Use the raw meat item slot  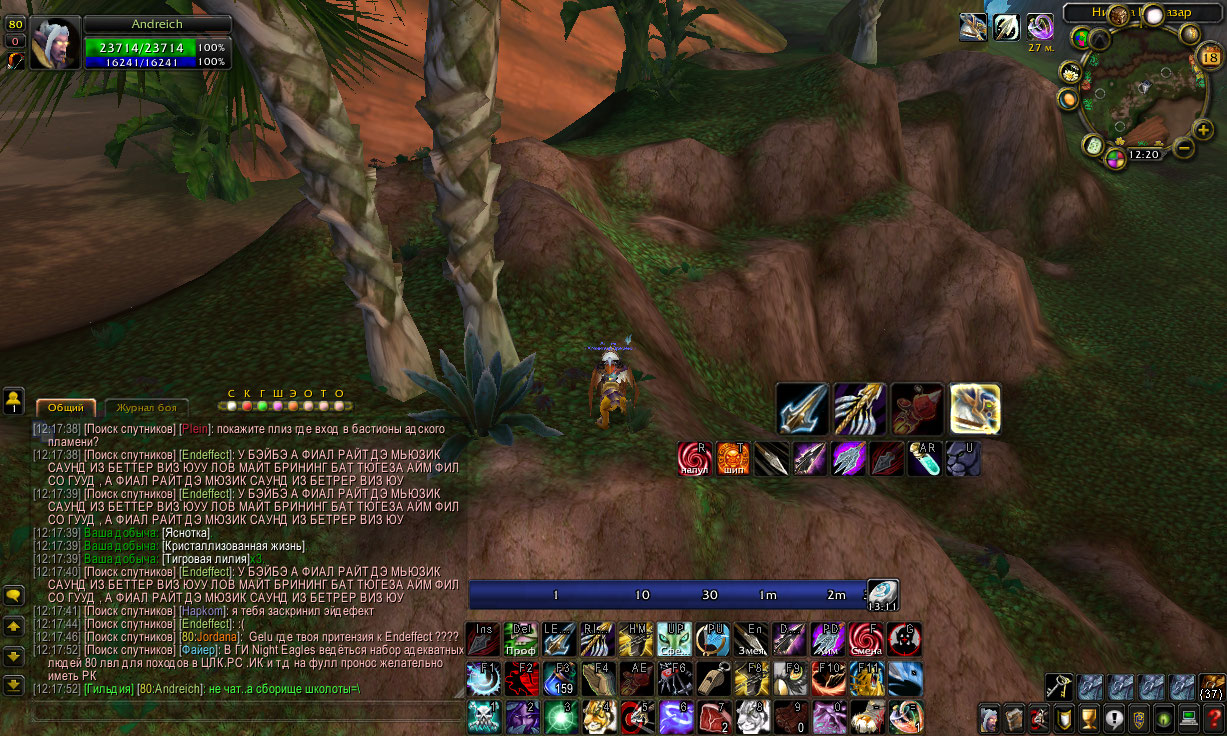pyautogui.click(x=713, y=717)
